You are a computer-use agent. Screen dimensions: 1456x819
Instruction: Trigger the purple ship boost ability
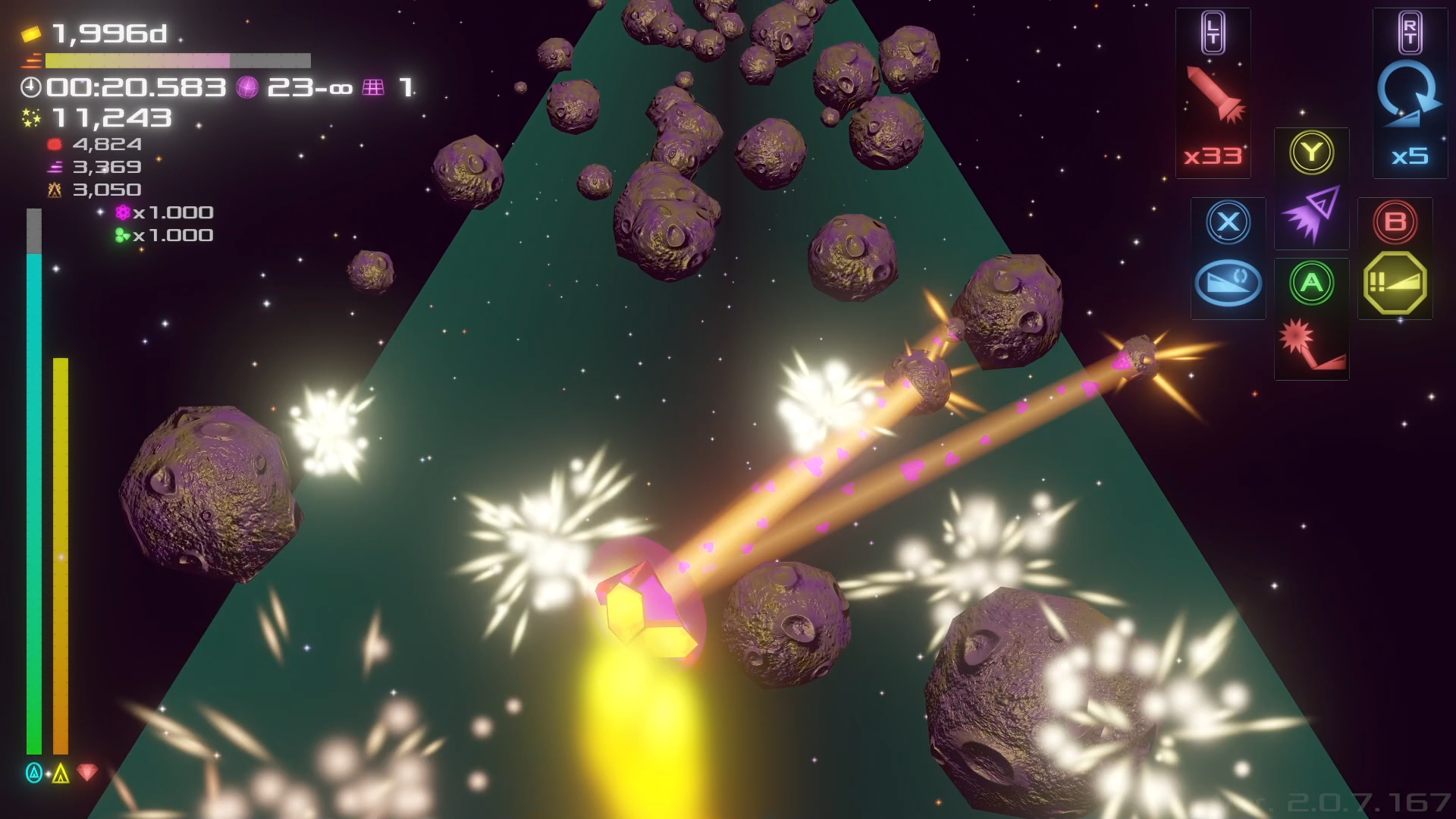tap(1311, 215)
